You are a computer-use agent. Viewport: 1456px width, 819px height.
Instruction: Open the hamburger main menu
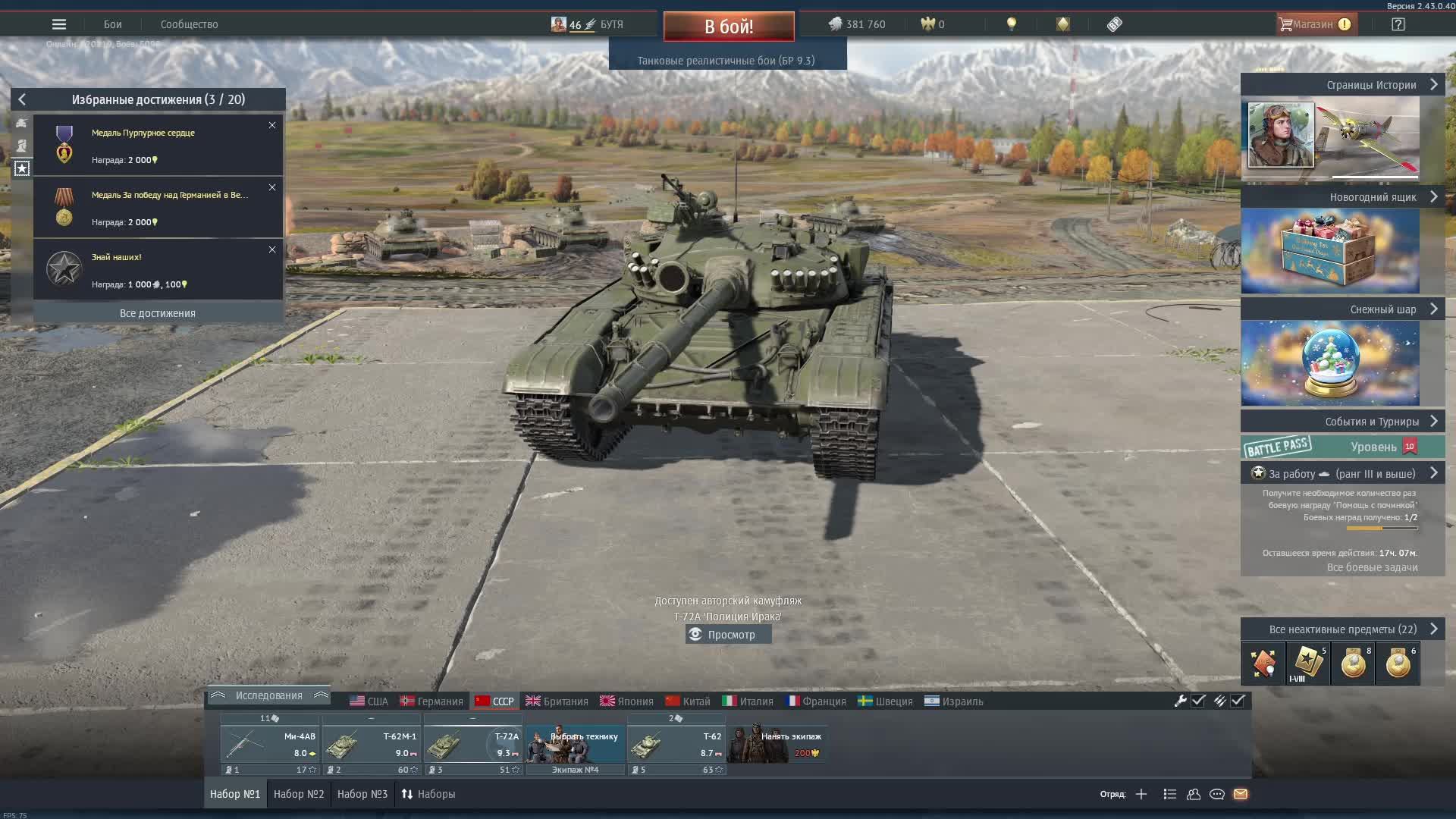59,24
